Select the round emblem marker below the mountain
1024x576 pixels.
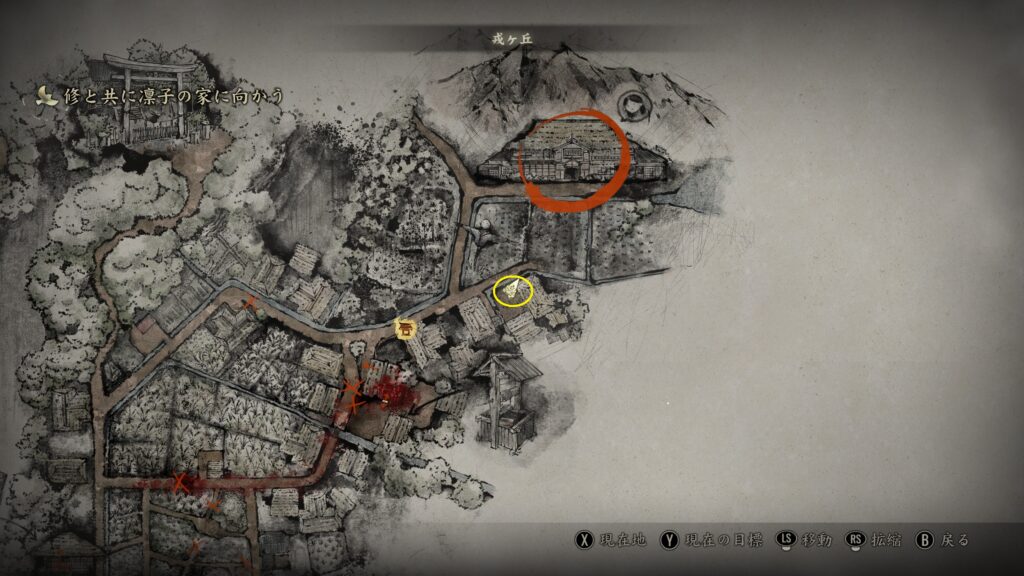point(632,104)
